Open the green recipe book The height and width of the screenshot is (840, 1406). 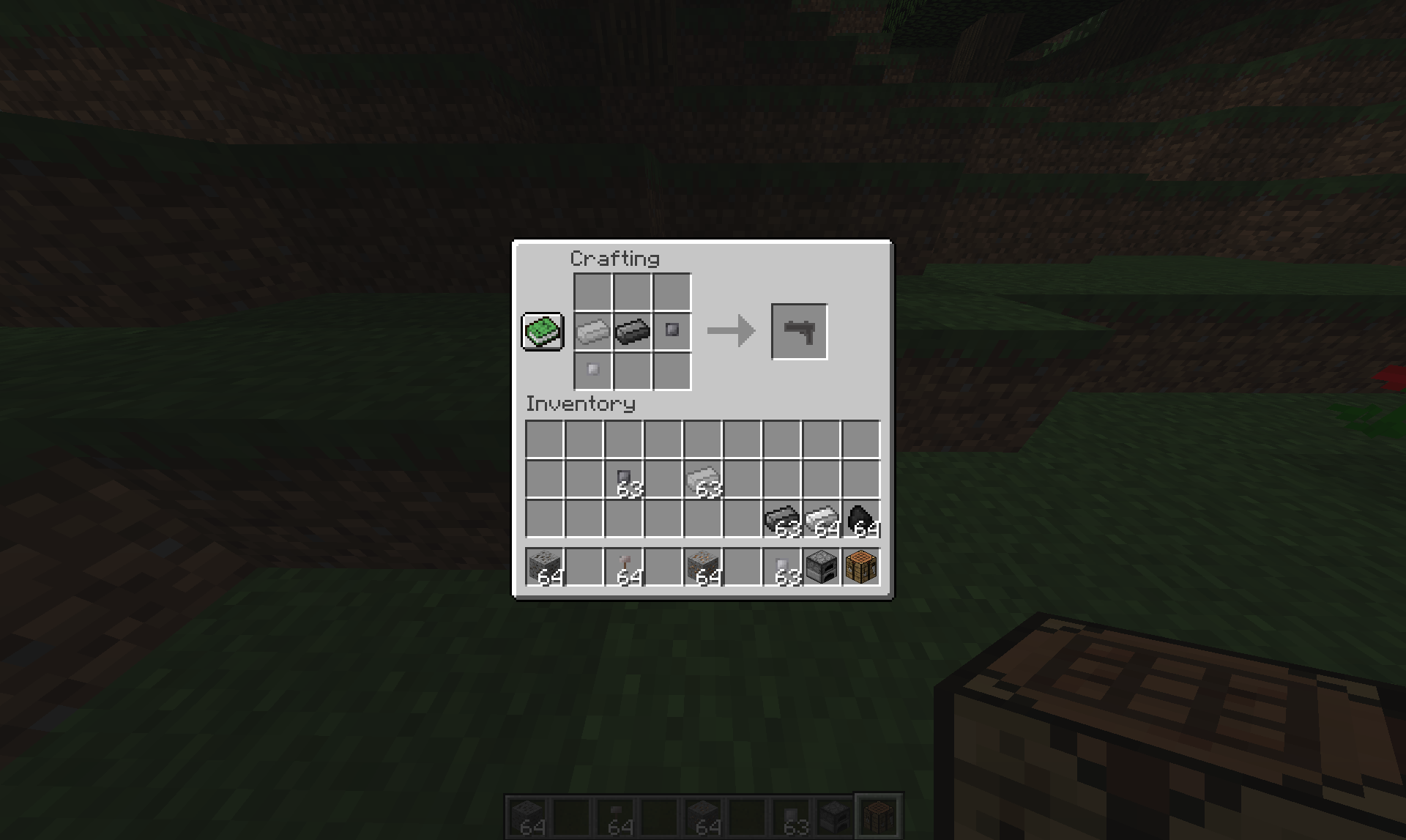tap(542, 332)
